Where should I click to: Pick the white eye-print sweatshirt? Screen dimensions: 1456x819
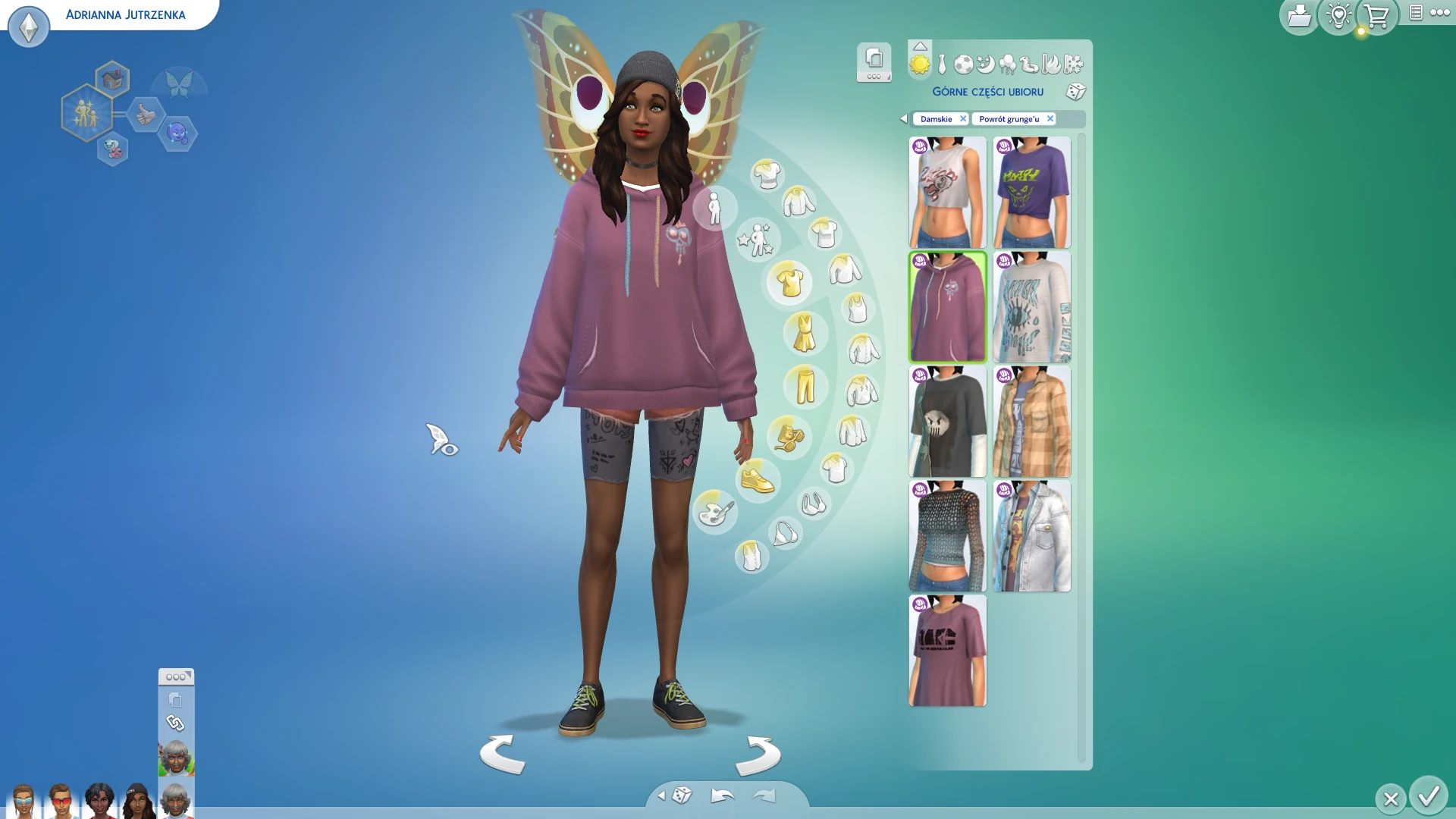tap(1031, 307)
